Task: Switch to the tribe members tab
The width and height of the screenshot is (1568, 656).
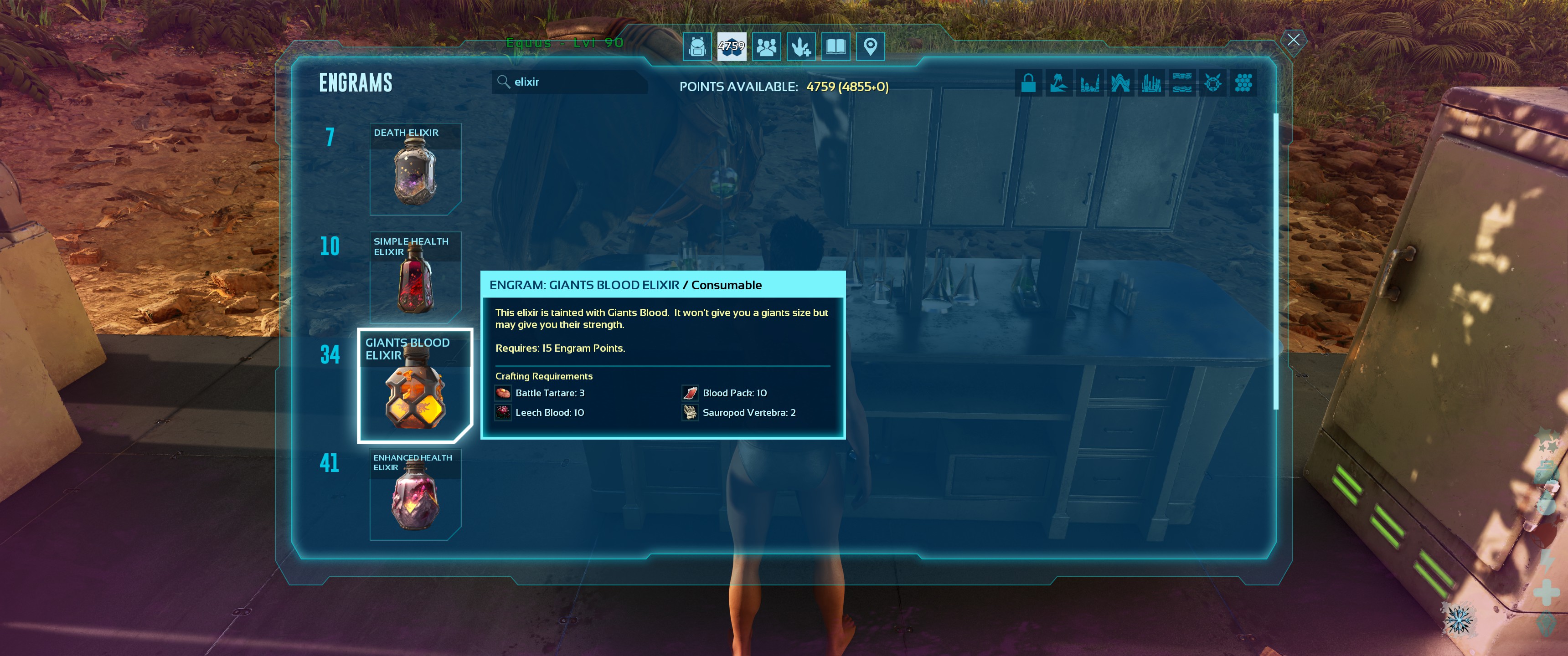Action: click(x=766, y=46)
